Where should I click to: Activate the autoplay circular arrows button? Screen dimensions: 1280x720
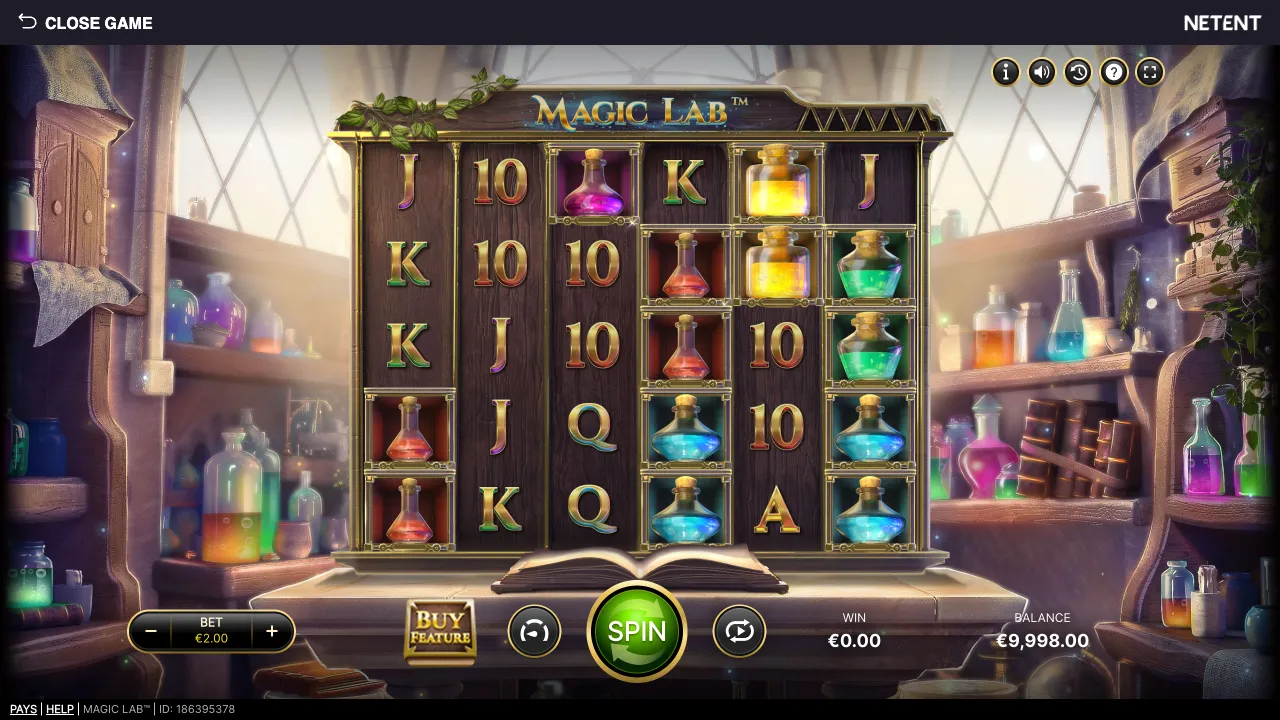click(x=739, y=632)
